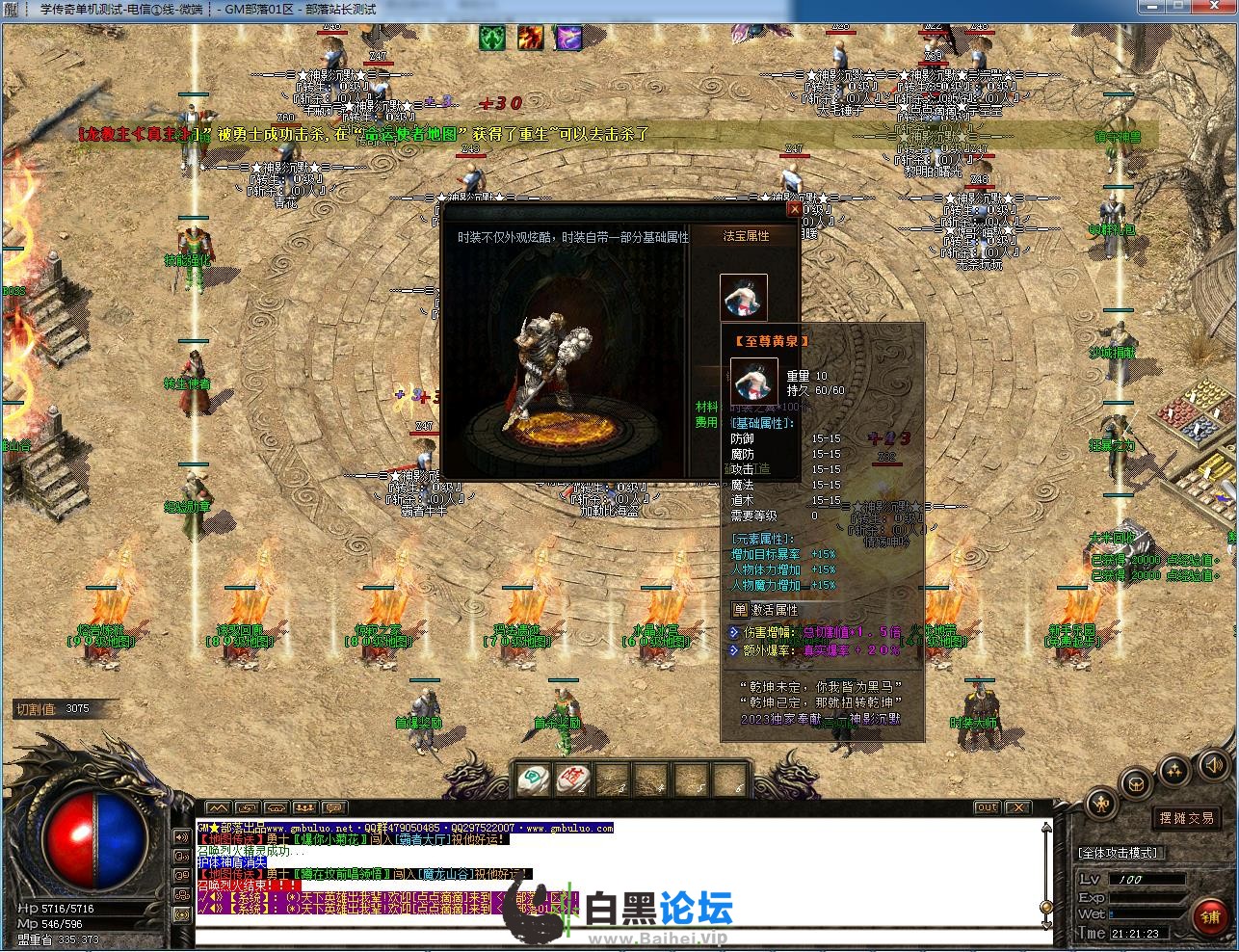Select the costume item thumbnail in the panel

744,297
